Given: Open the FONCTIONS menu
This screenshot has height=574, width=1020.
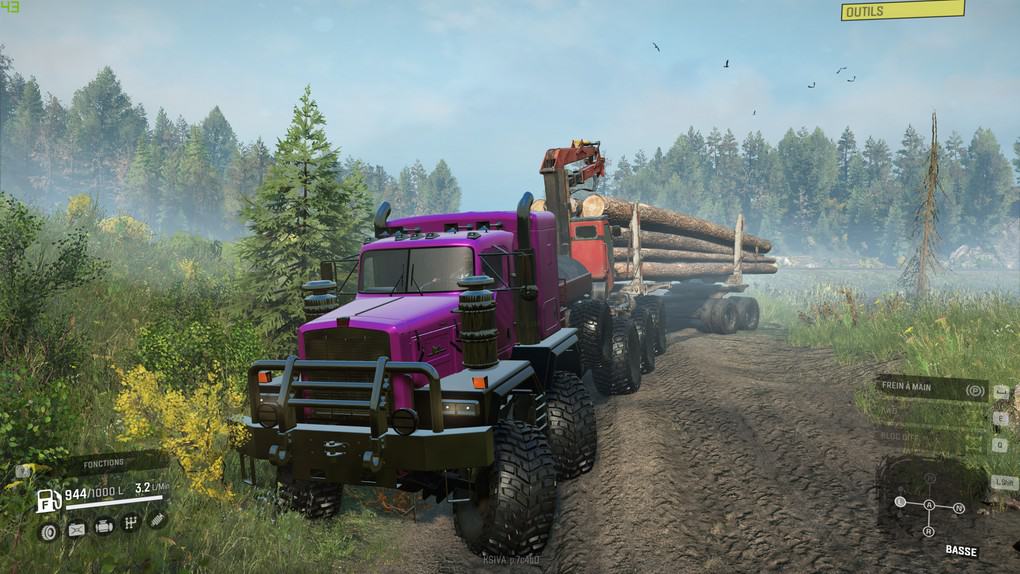Looking at the screenshot, I should click(103, 463).
